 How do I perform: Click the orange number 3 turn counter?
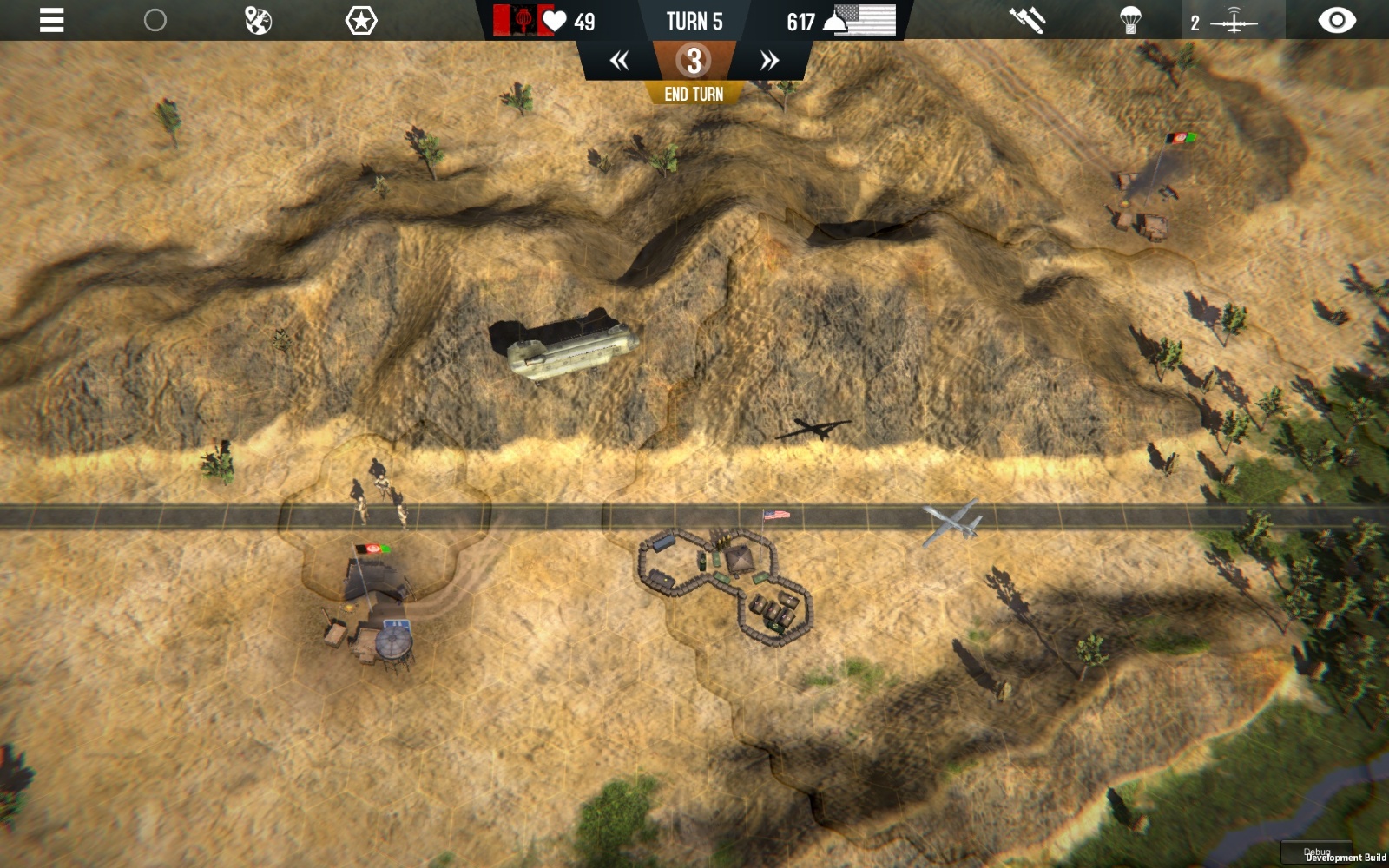point(693,60)
